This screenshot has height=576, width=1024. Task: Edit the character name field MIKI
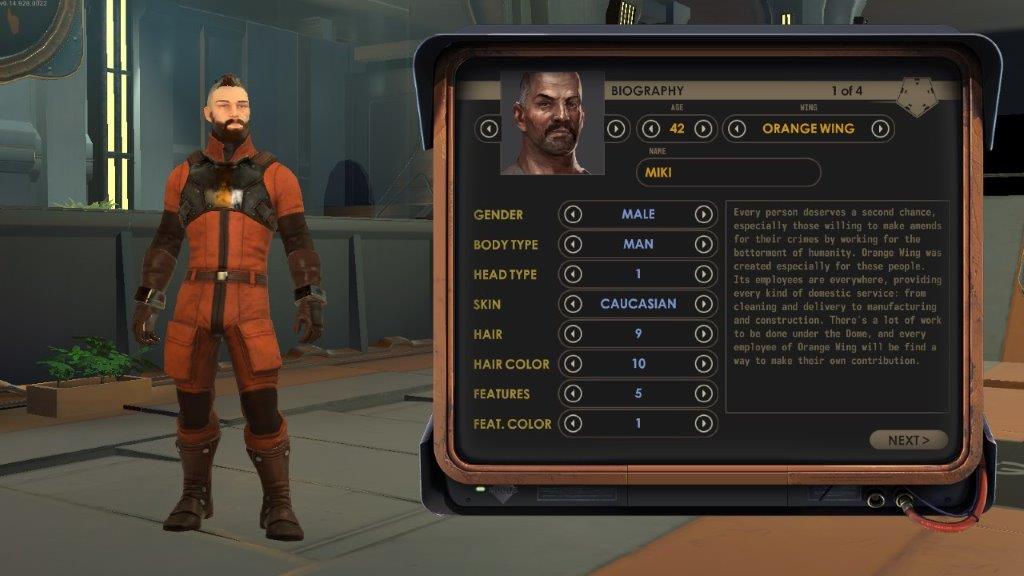[x=728, y=172]
